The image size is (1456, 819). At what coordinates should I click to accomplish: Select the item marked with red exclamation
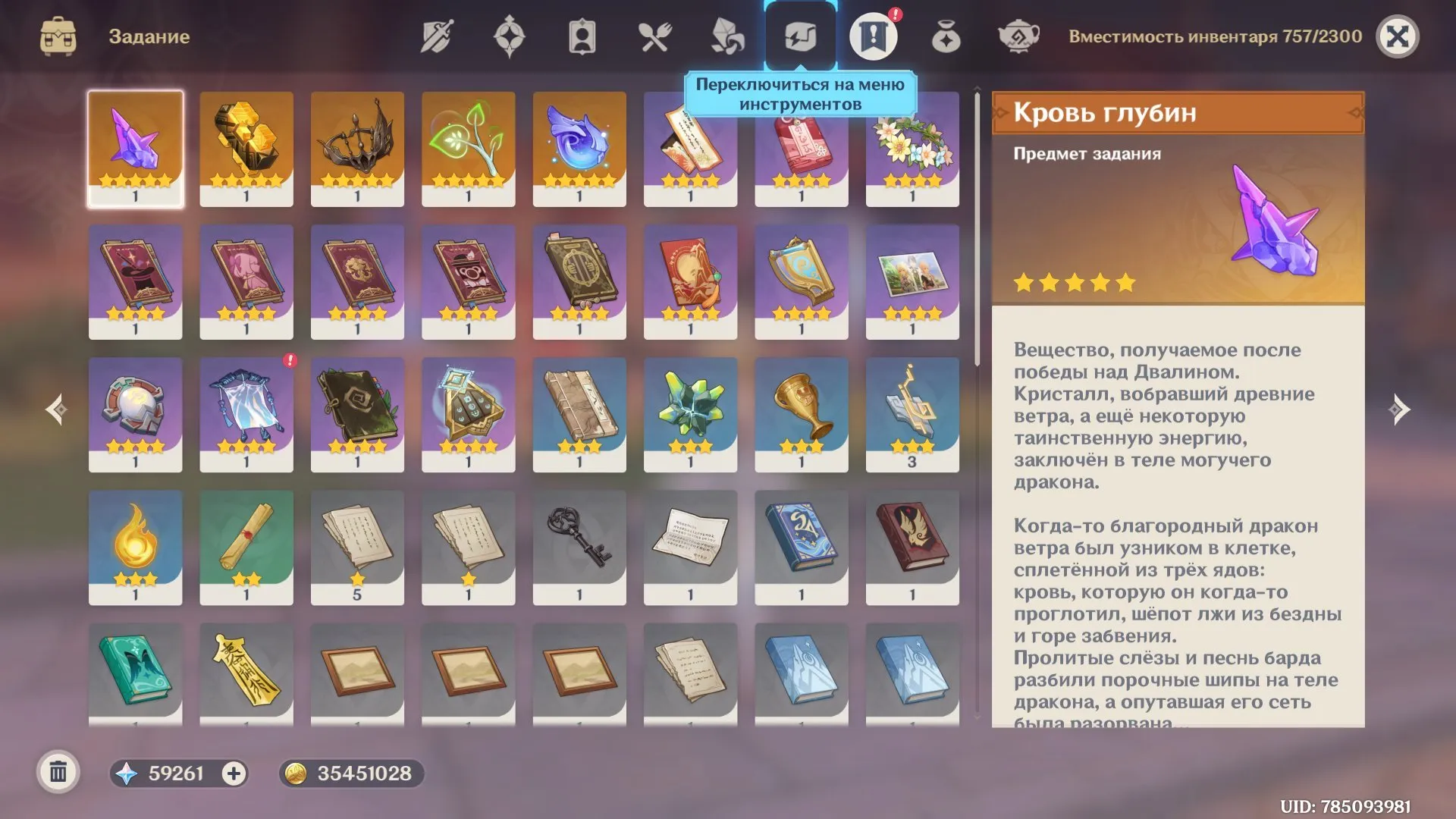(x=246, y=413)
